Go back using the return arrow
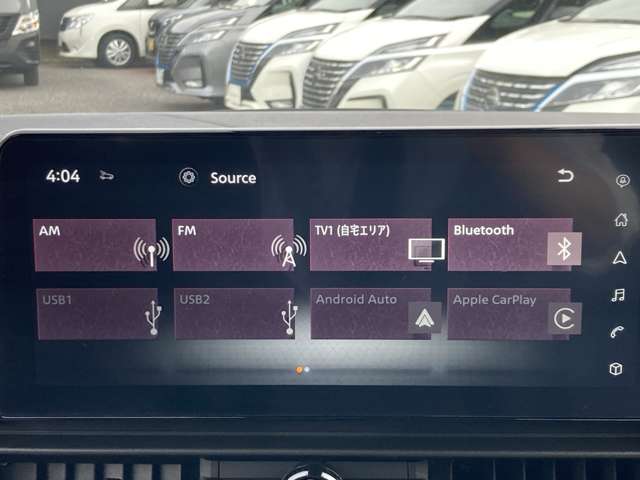The image size is (640, 480). (566, 177)
